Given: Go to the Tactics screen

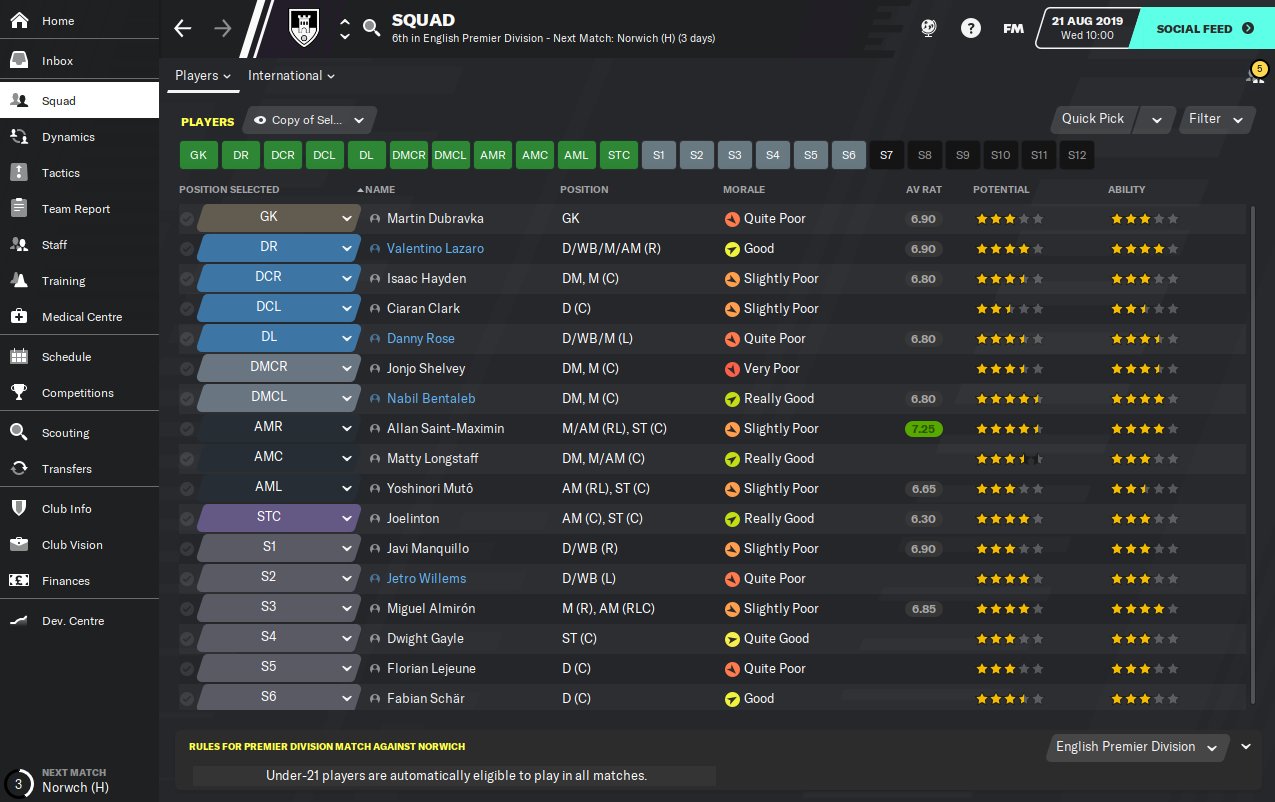Looking at the screenshot, I should [60, 173].
